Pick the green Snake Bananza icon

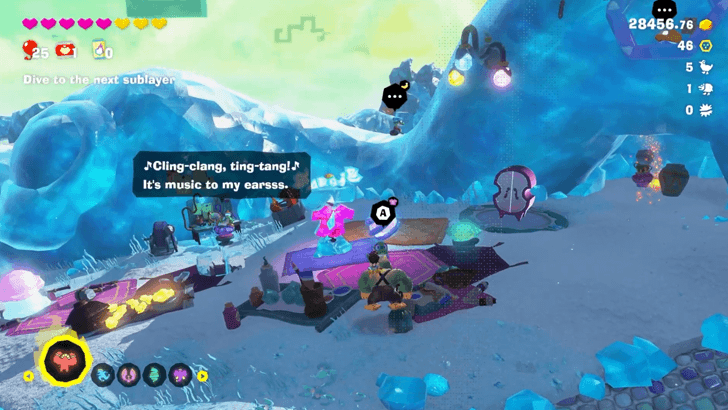coord(155,375)
